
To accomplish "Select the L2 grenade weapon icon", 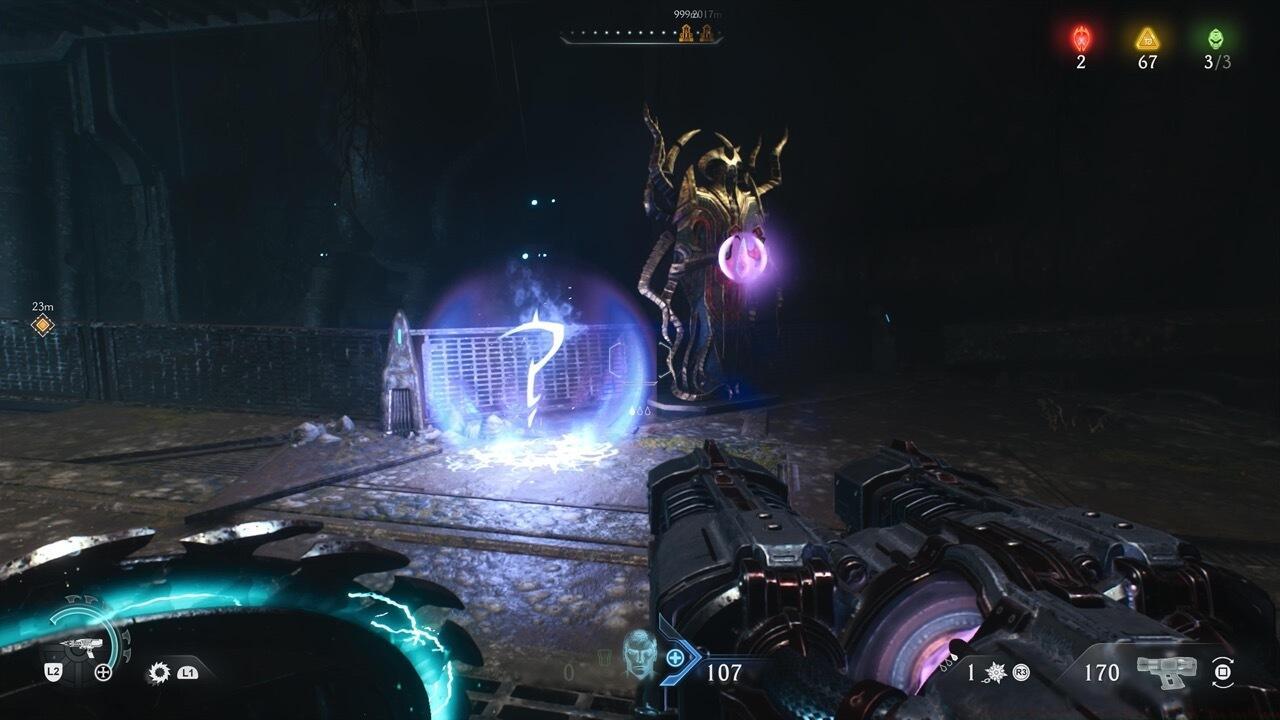I will pos(82,647).
